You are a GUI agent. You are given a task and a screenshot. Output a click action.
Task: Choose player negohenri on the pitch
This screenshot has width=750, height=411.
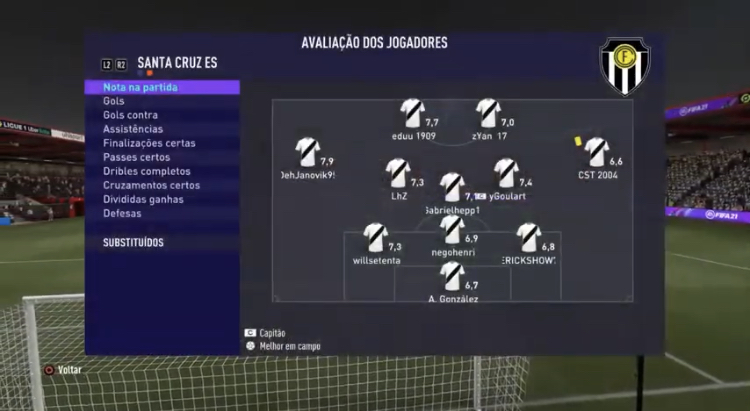(452, 230)
